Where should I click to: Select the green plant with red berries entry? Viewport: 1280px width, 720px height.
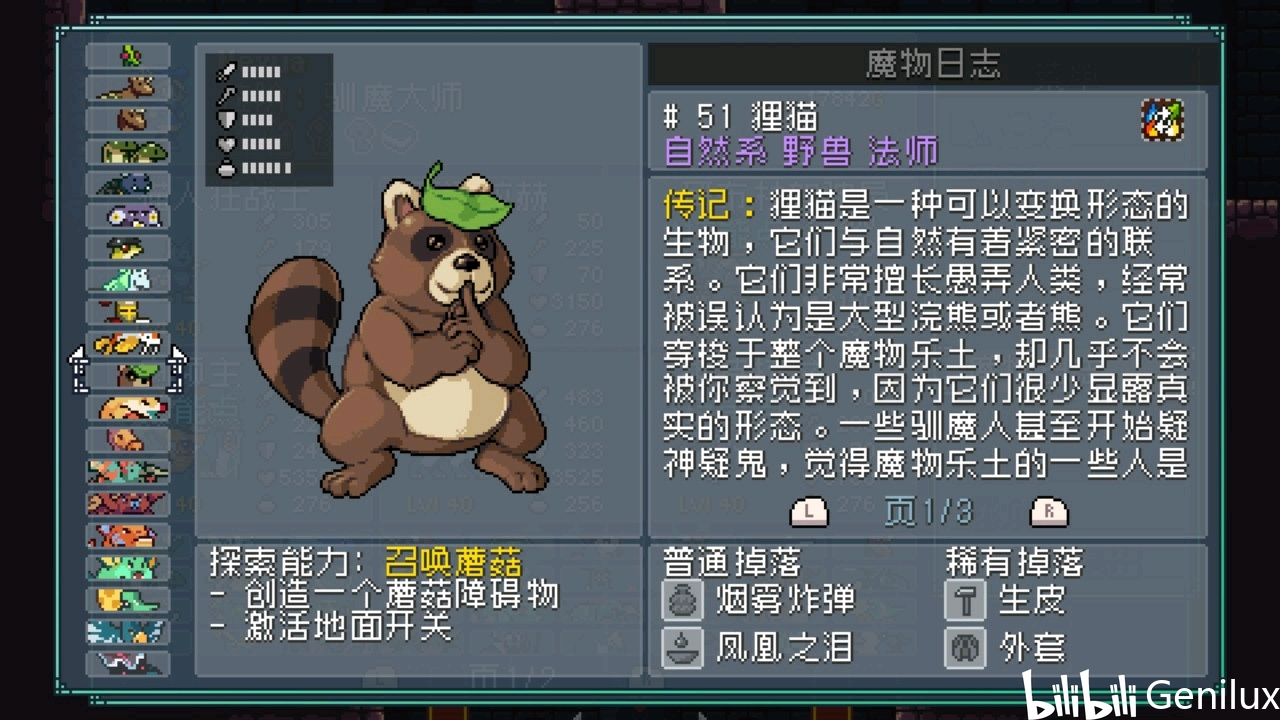[129, 56]
